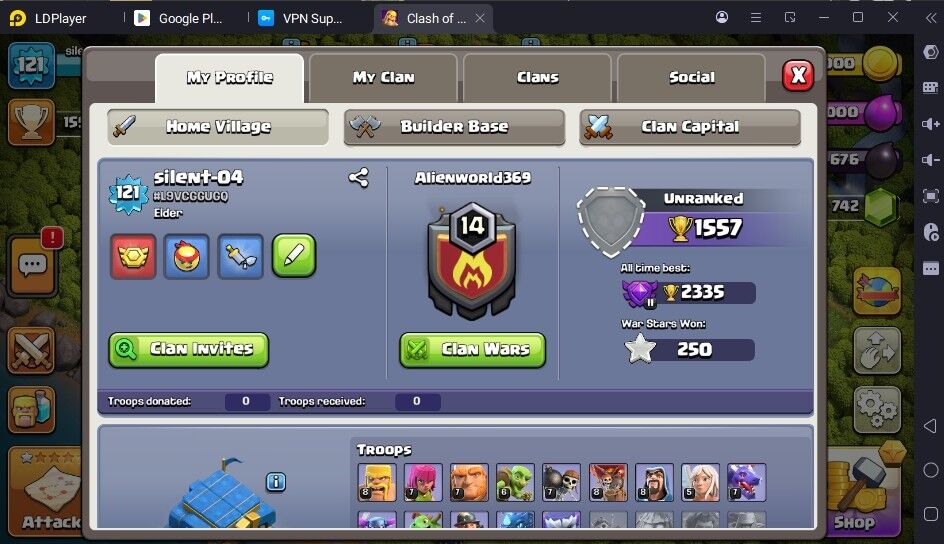Close the profile window with red X
The image size is (944, 544).
[797, 75]
